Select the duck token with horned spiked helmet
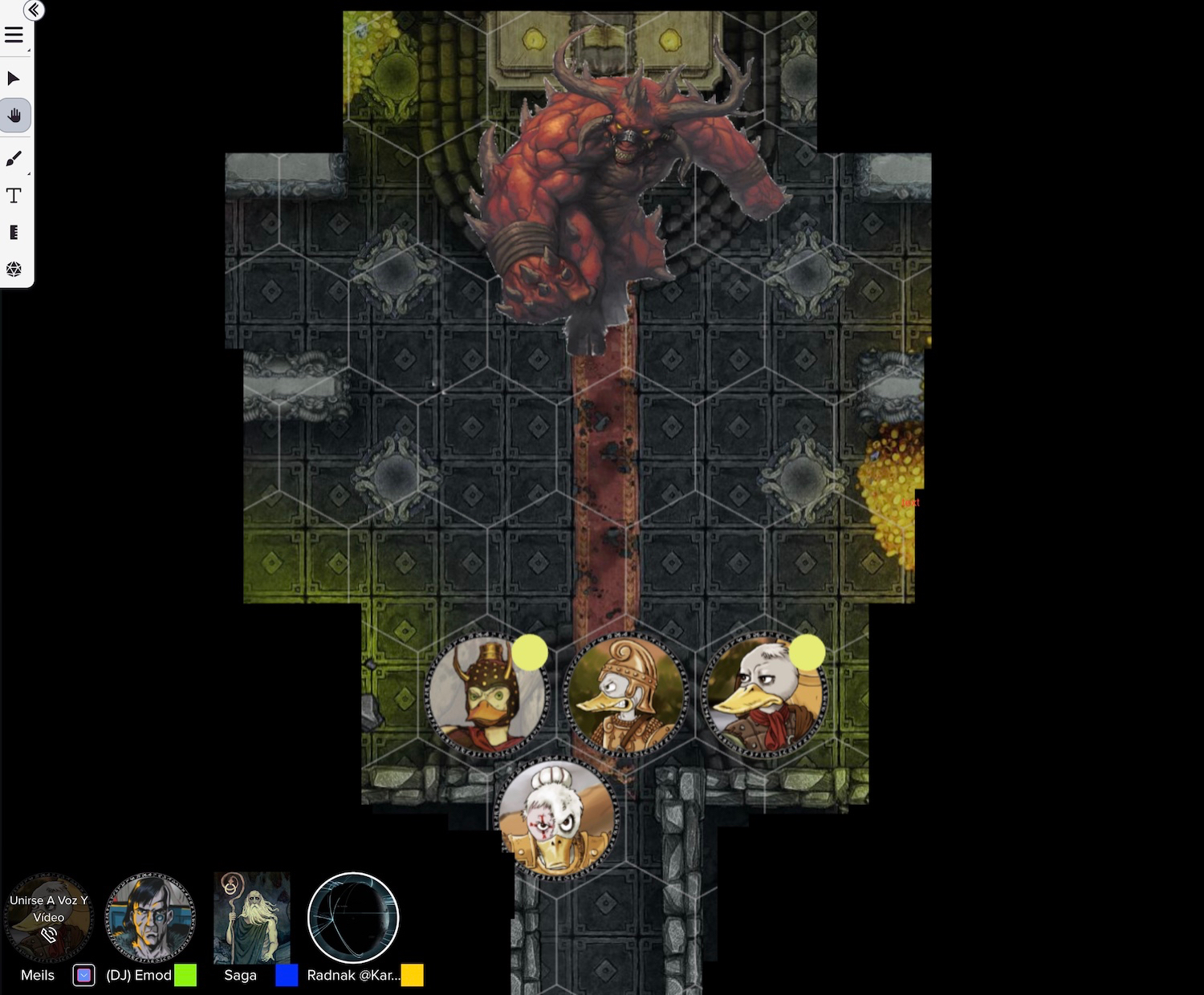The height and width of the screenshot is (995, 1204). pyautogui.click(x=486, y=695)
